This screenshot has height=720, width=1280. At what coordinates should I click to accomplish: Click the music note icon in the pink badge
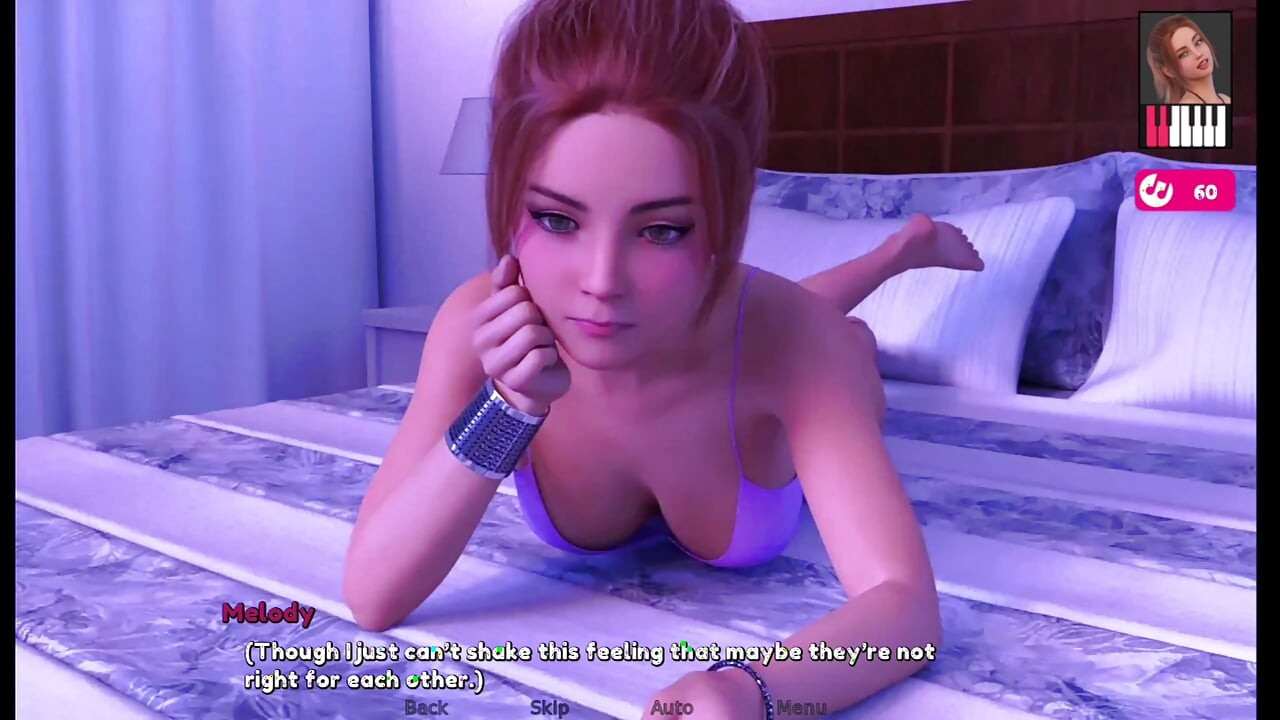(x=1157, y=191)
